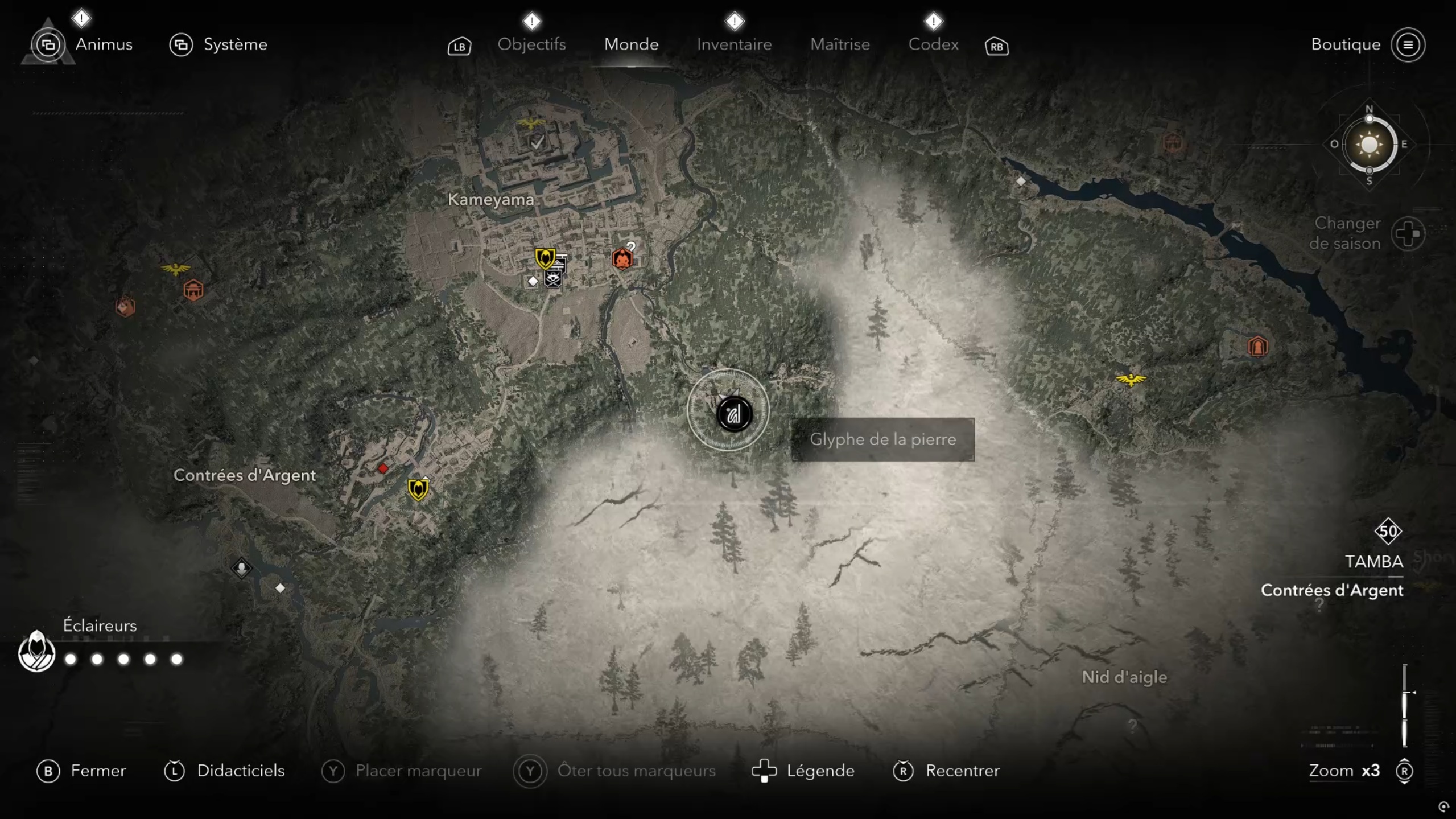
Task: Select the Monde tab
Action: pyautogui.click(x=631, y=44)
